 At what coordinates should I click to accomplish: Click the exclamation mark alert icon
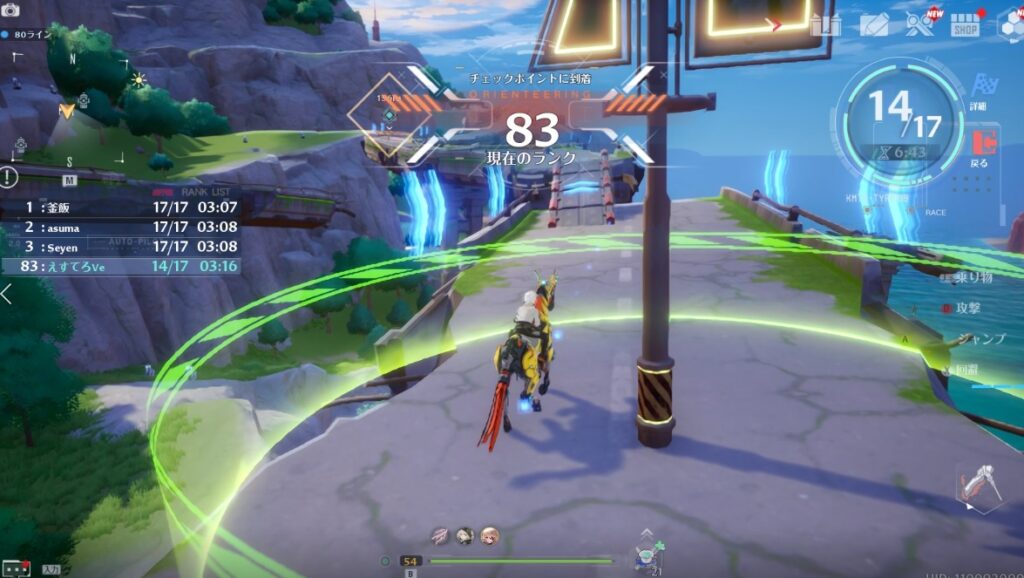tap(9, 178)
